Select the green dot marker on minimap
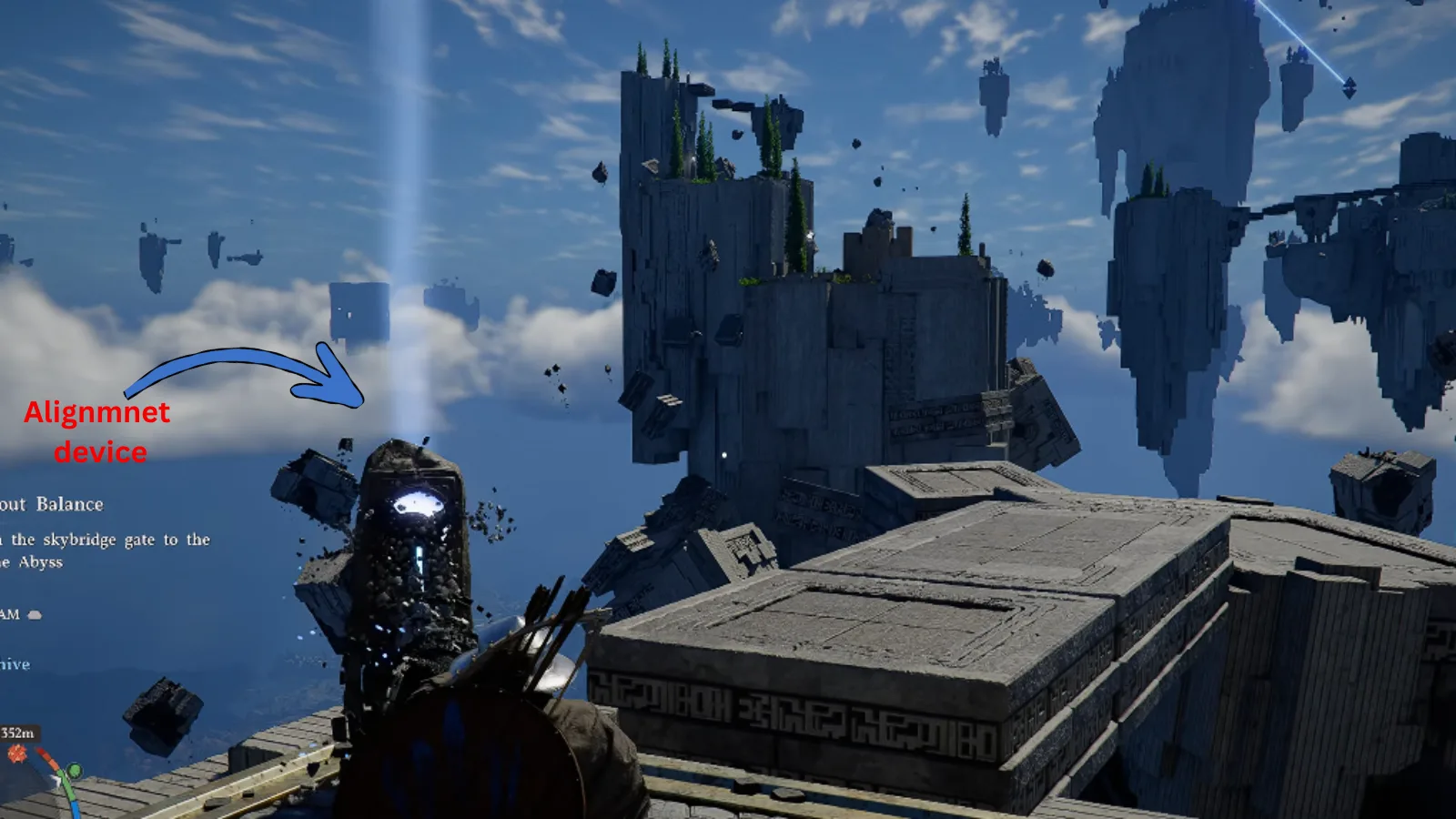This screenshot has height=819, width=1456. point(75,772)
